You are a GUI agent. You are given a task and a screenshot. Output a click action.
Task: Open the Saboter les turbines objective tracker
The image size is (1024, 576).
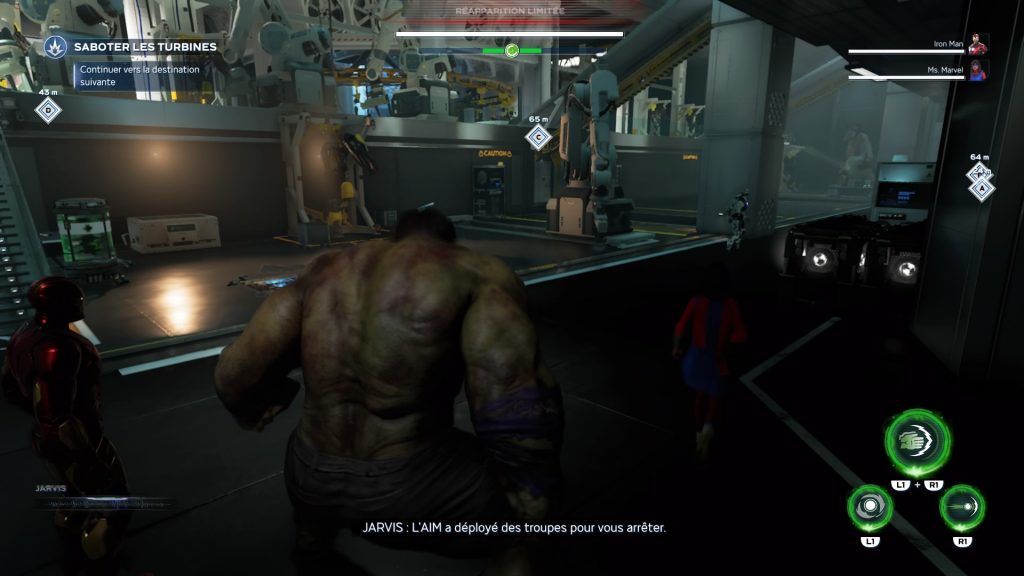145,47
